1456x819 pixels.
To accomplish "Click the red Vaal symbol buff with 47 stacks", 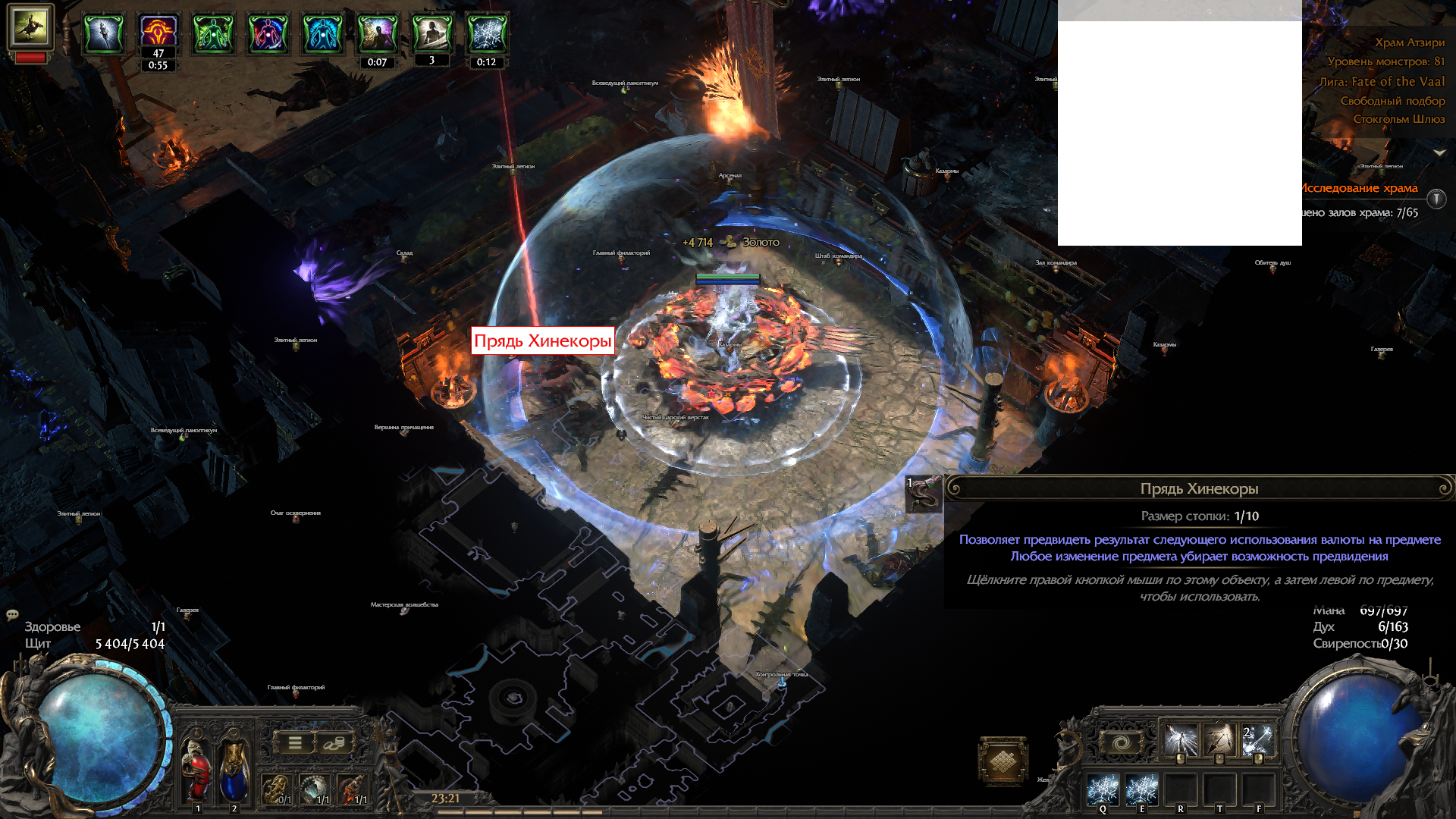I will [158, 32].
